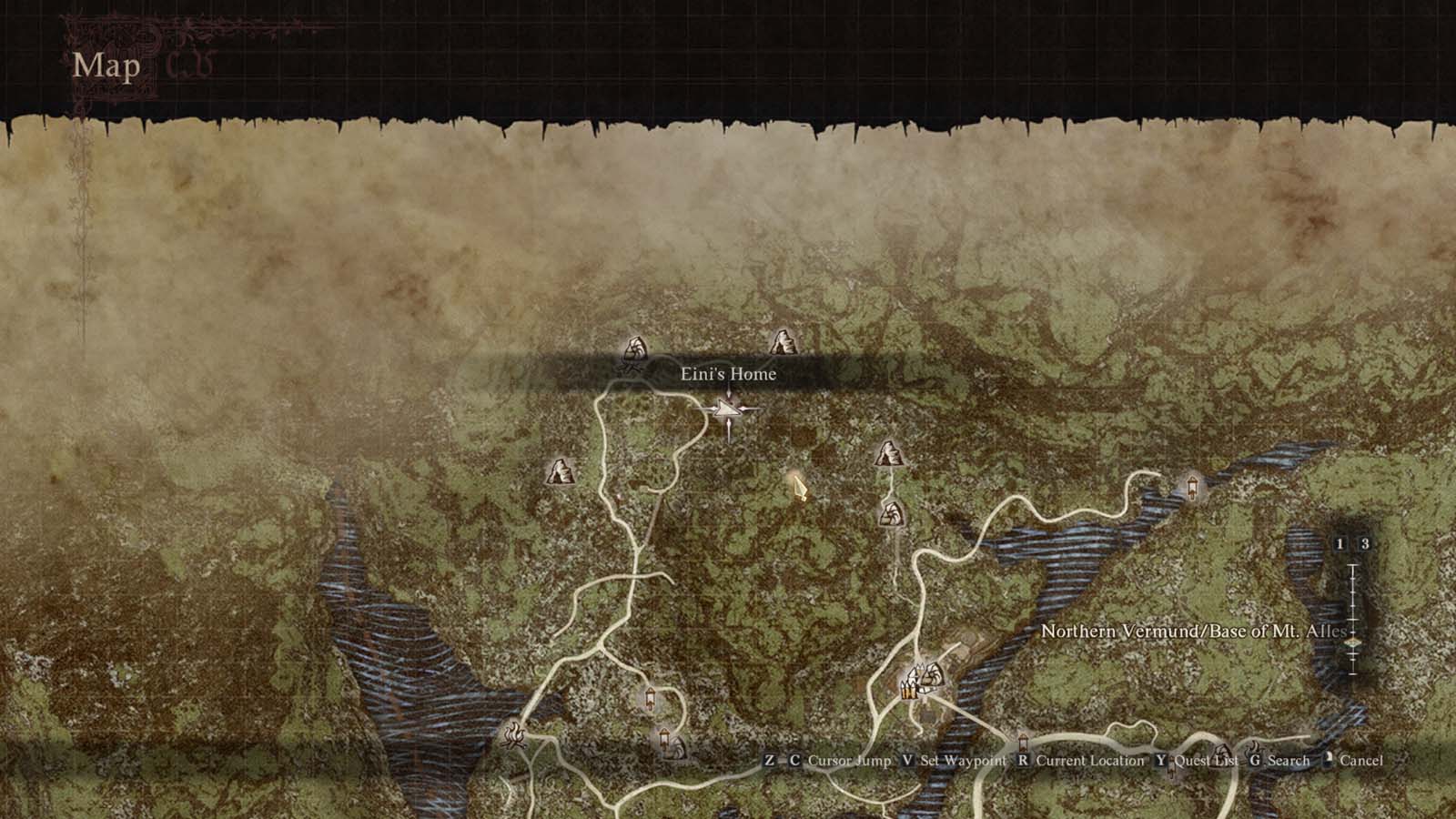Click the spiral-marked cave icon east of the cursor
The height and width of the screenshot is (819, 1456).
point(891,512)
